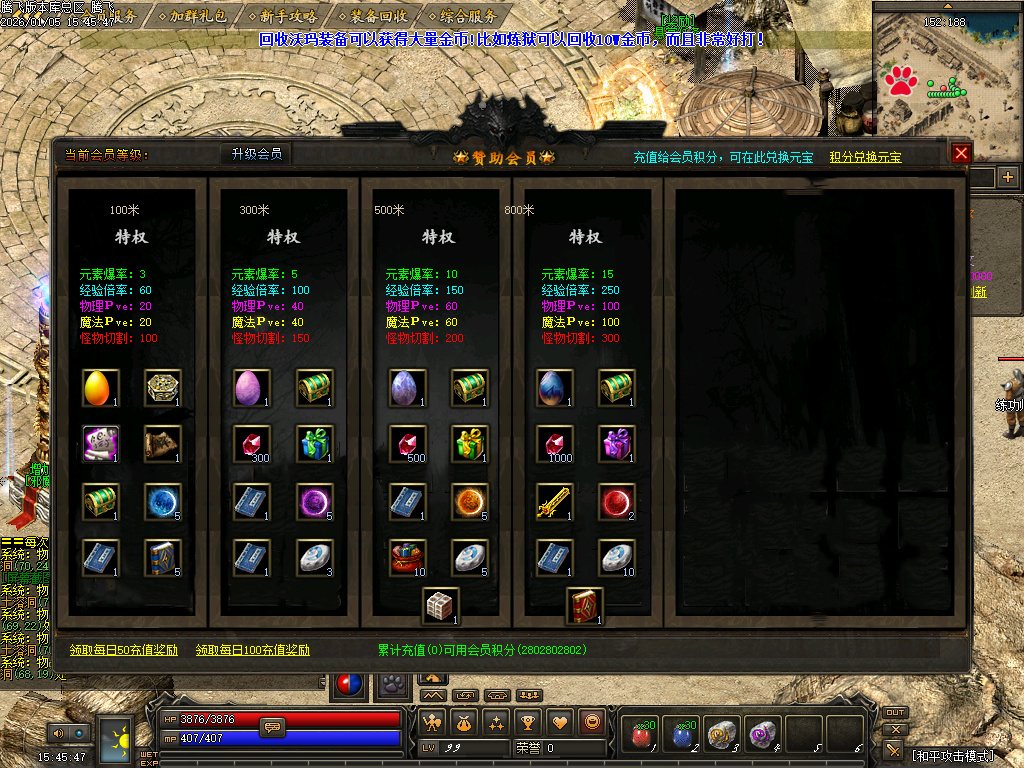Select the red gem with quantity 500

[x=408, y=444]
